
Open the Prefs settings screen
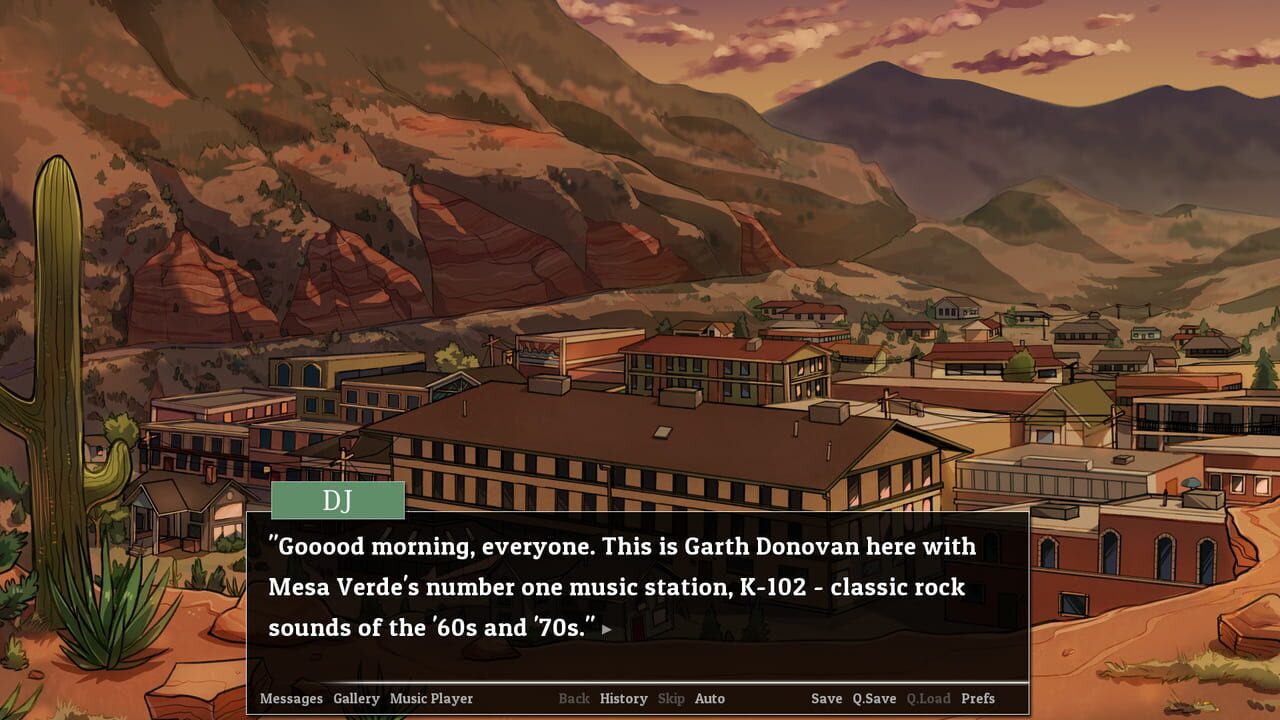pos(976,699)
